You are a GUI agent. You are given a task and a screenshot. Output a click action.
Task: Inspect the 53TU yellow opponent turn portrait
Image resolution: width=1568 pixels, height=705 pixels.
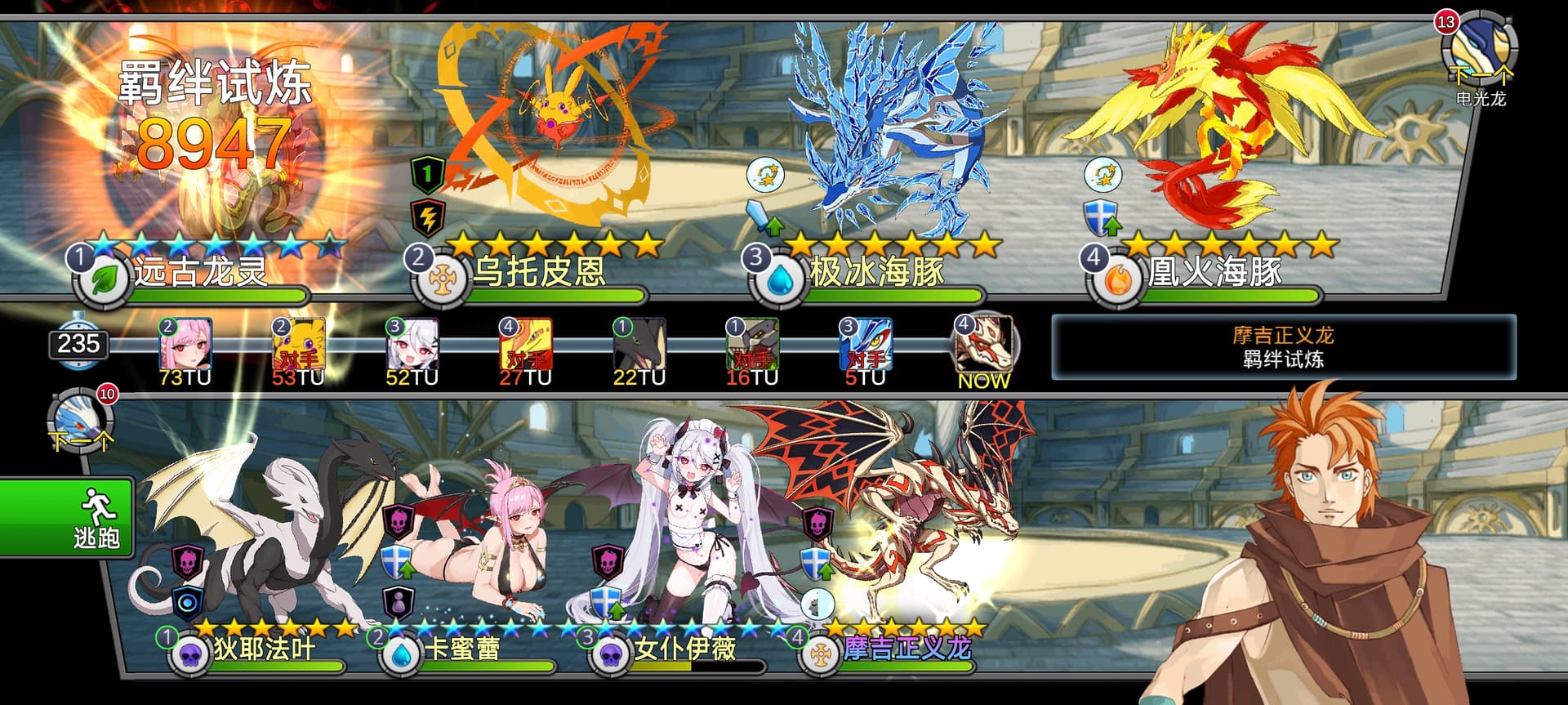tap(299, 344)
